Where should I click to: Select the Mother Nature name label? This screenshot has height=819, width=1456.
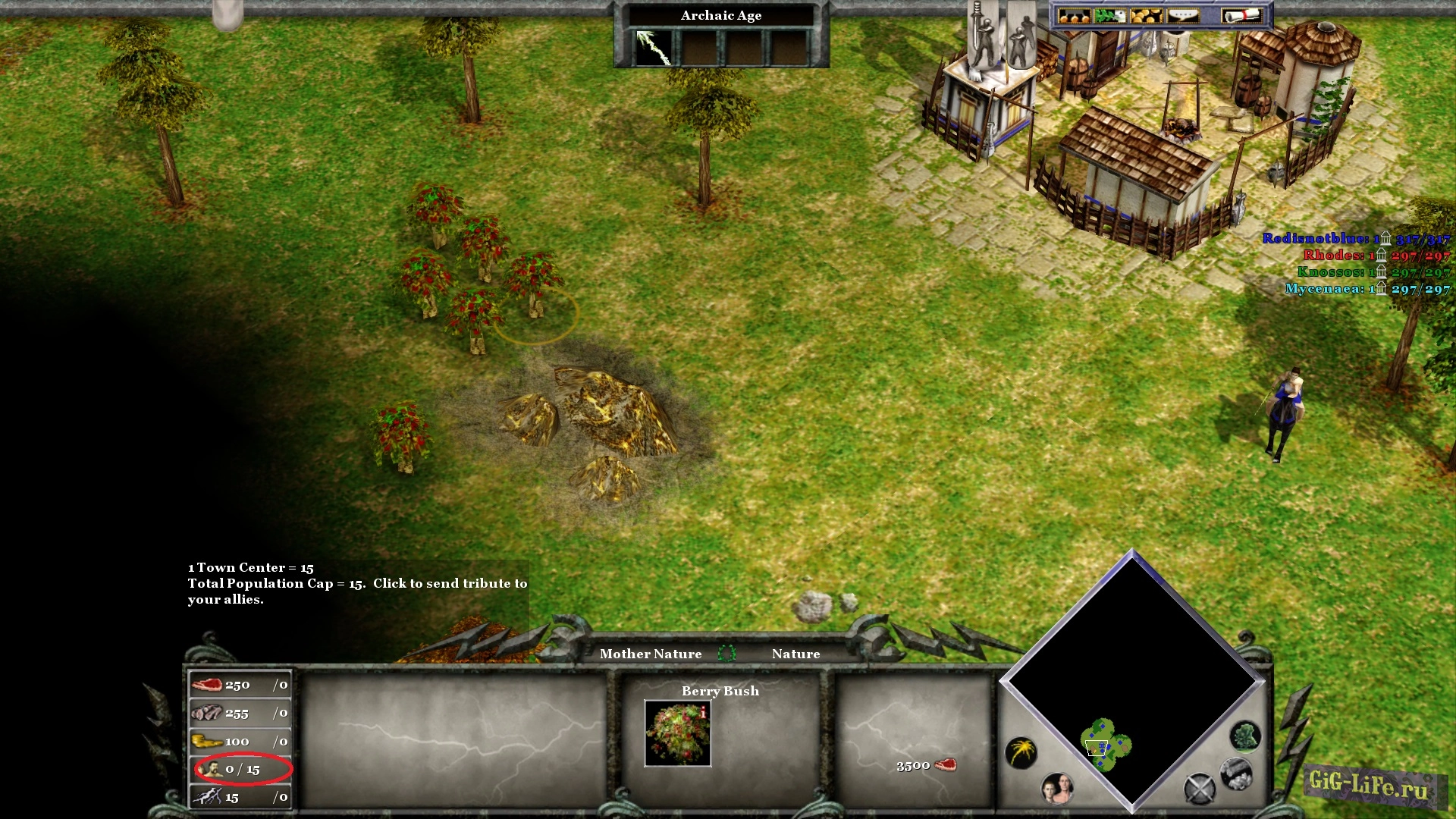click(651, 654)
